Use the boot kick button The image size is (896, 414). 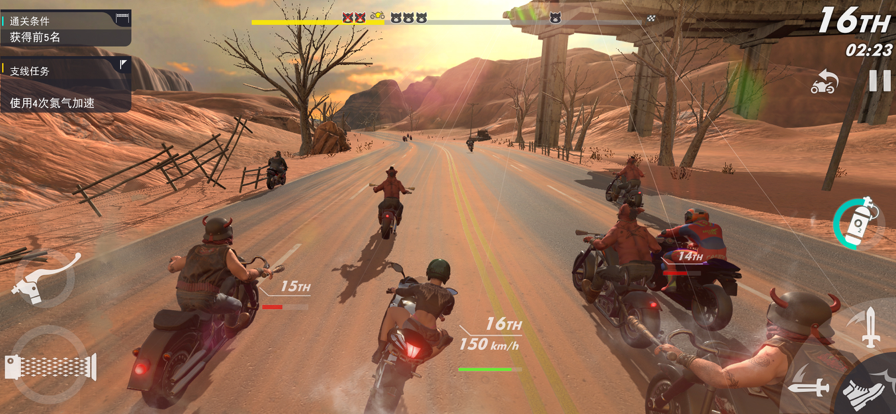[x=862, y=392]
